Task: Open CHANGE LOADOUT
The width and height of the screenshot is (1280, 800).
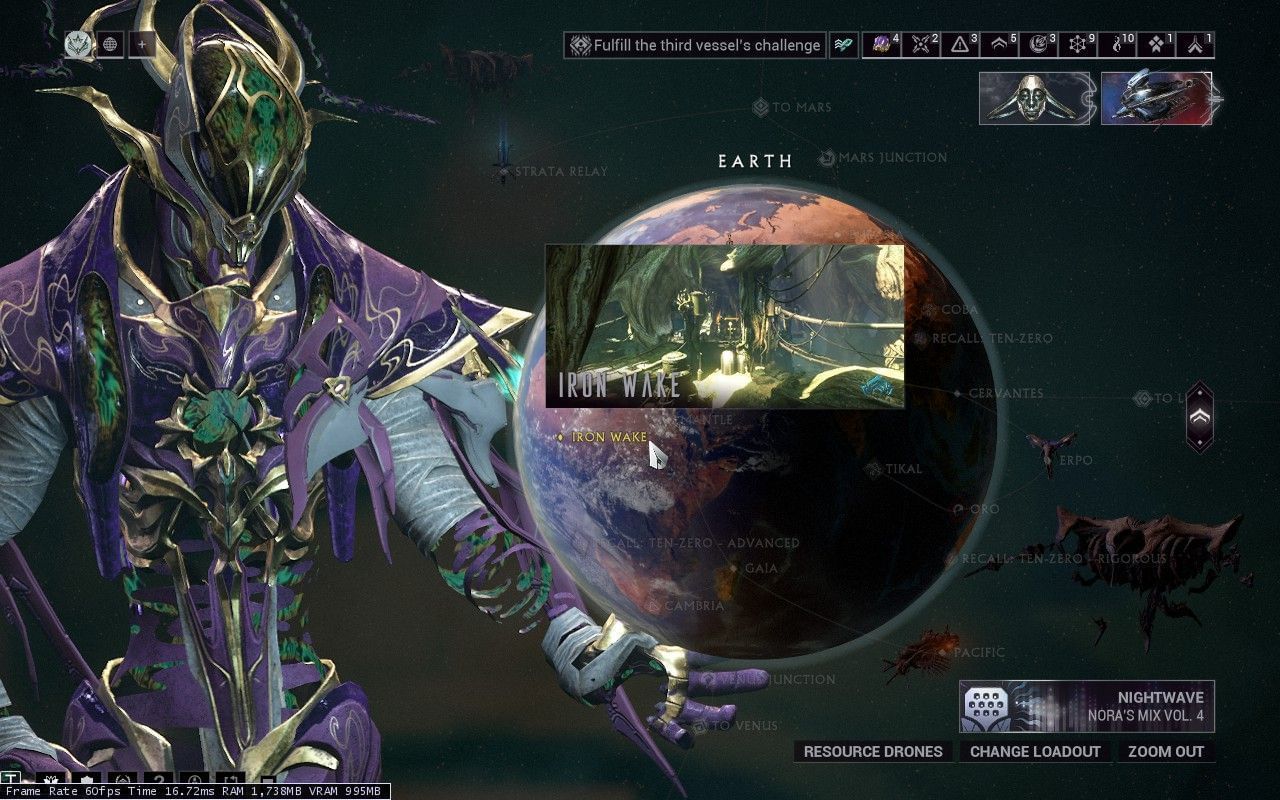Action: click(1035, 752)
